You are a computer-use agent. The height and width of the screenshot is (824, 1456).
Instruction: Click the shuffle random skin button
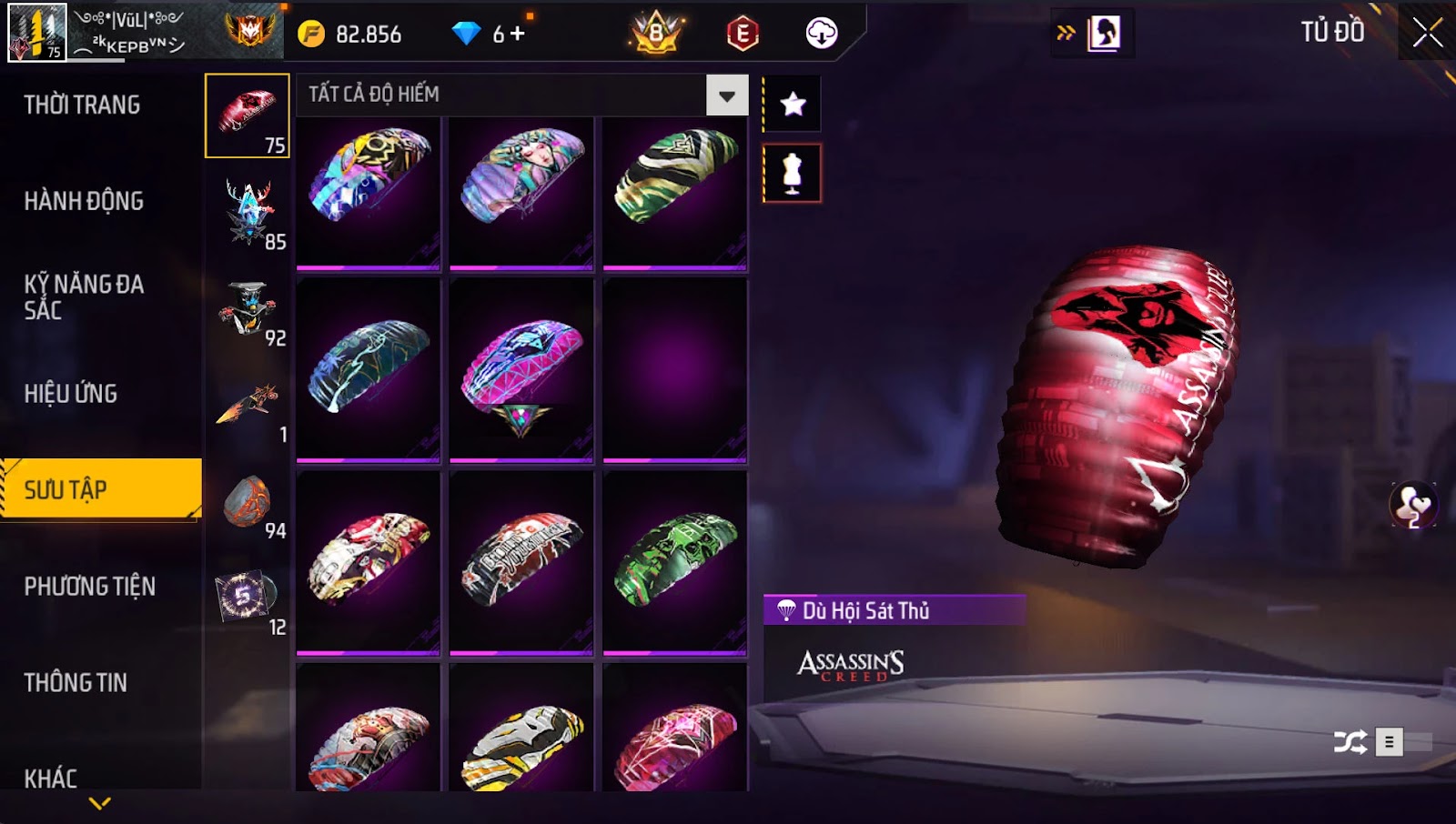[x=1350, y=742]
